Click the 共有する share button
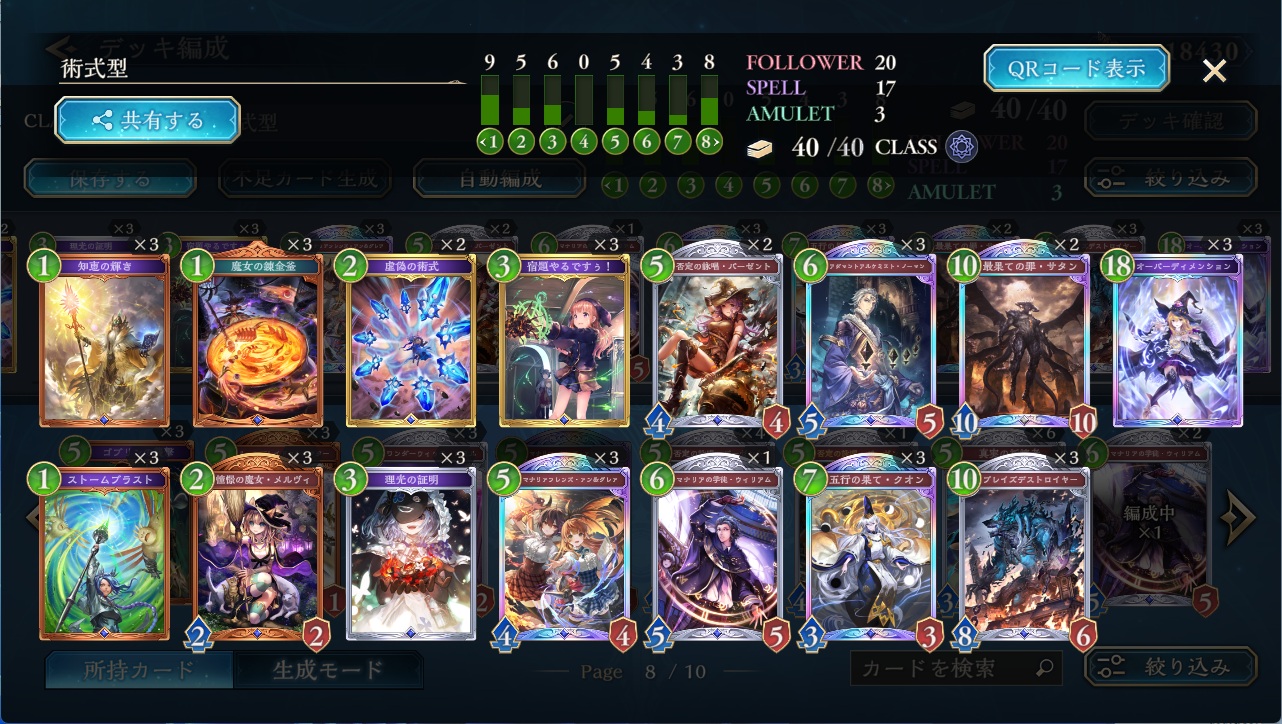The height and width of the screenshot is (724, 1282). (147, 121)
